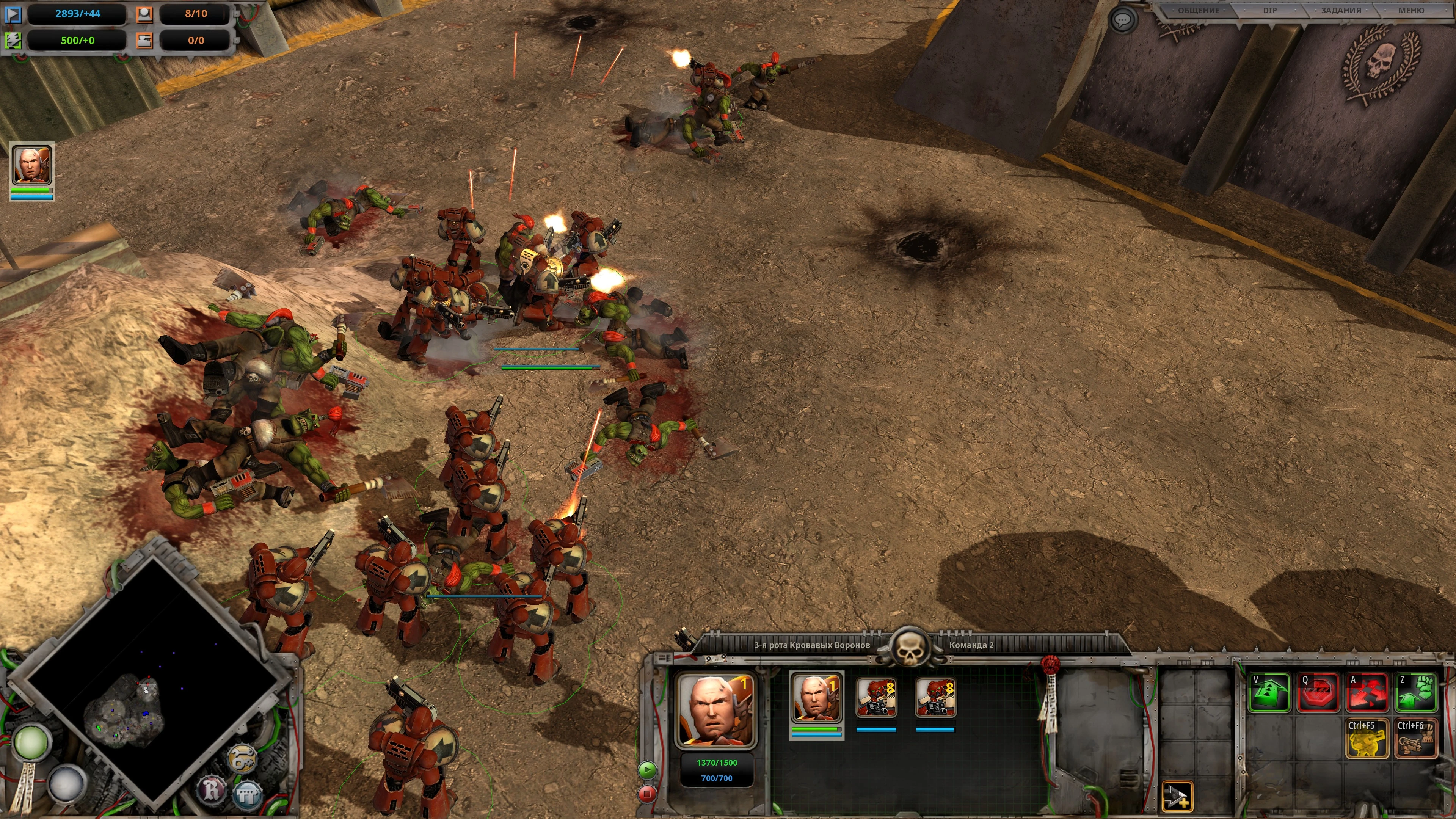The height and width of the screenshot is (819, 1456).
Task: Click the large commander portrait in the unit panel
Action: (x=716, y=709)
